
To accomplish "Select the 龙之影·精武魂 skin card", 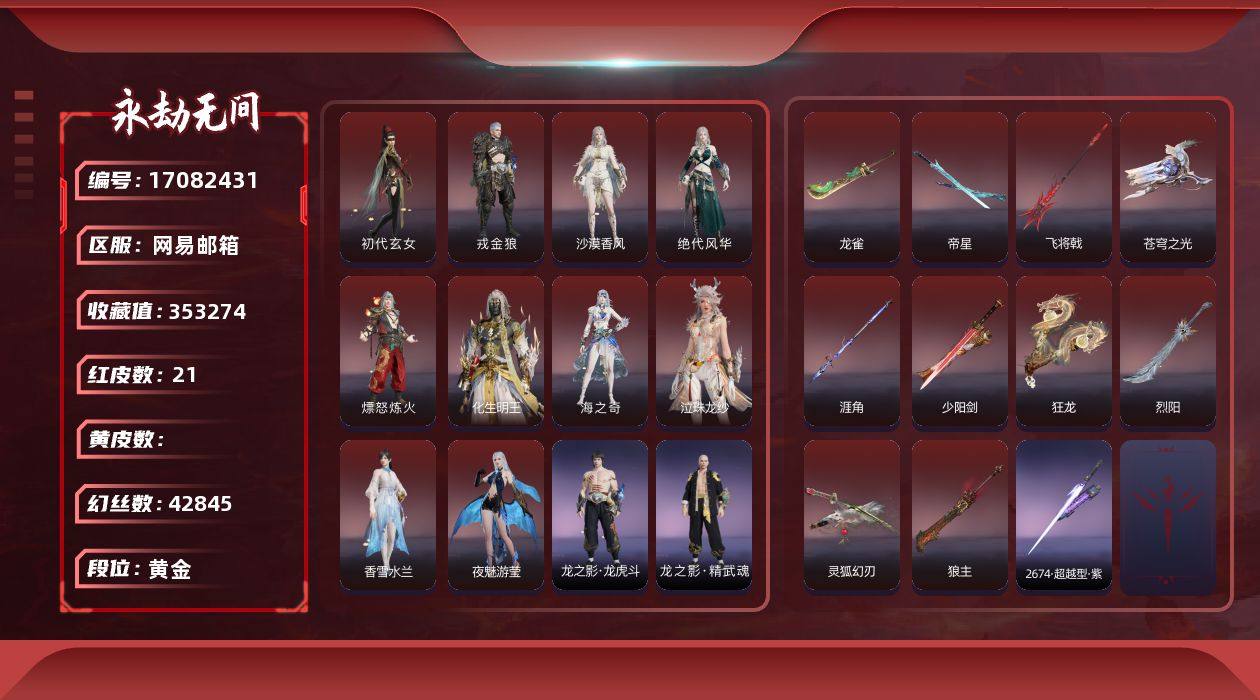I will pos(704,515).
